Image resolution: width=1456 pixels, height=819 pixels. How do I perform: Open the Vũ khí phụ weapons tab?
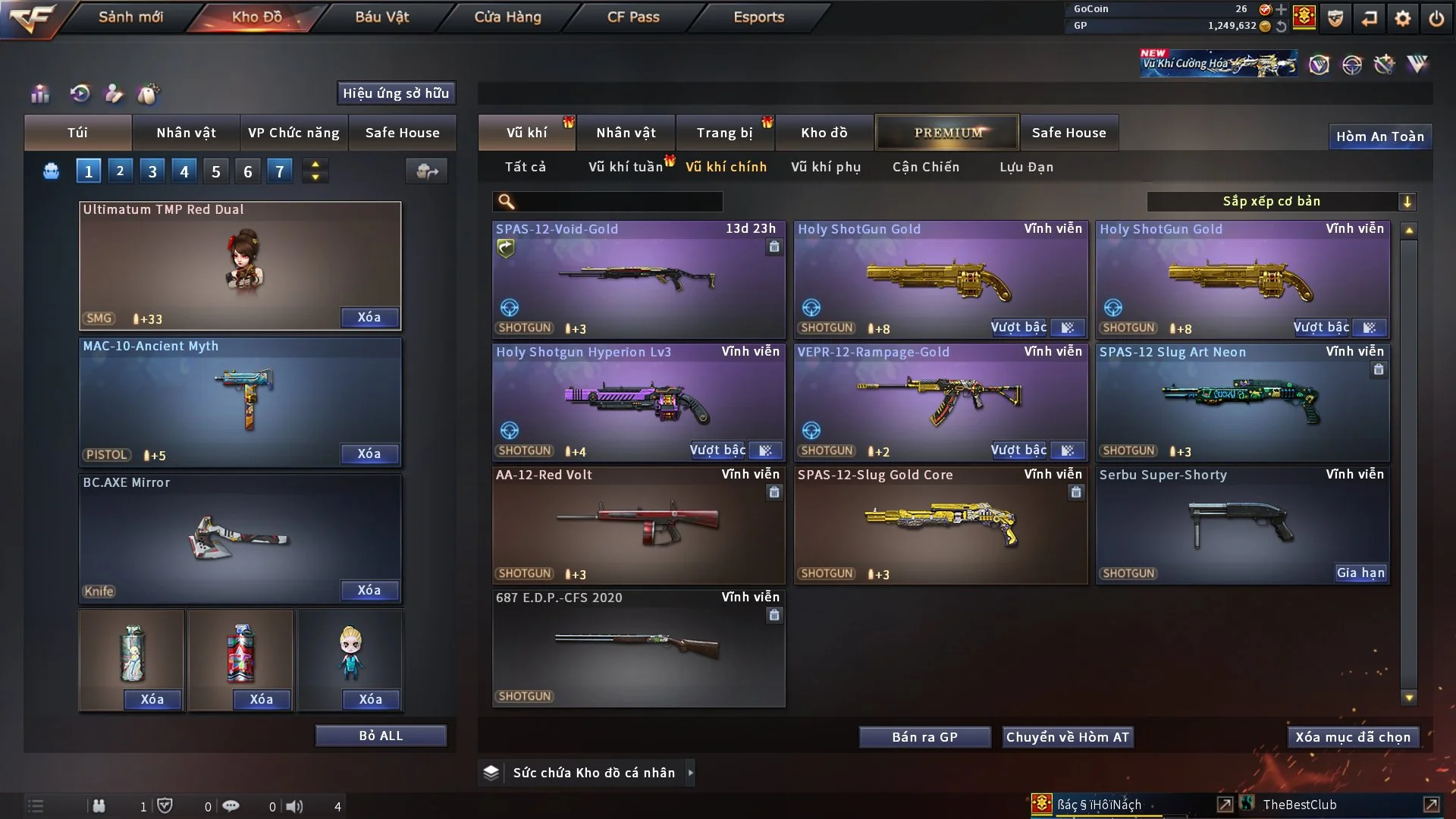pyautogui.click(x=825, y=167)
